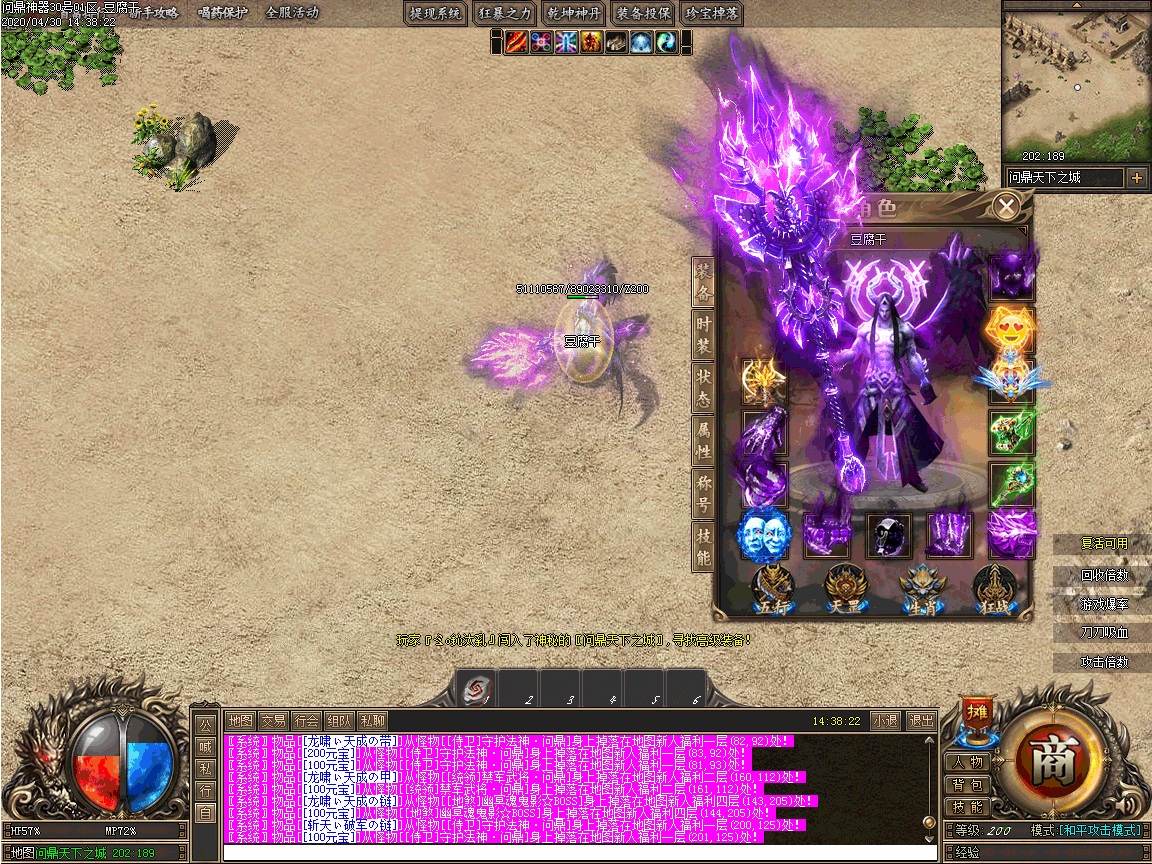This screenshot has width=1152, height=864.
Task: Click the 退出 exit button
Action: [x=920, y=720]
